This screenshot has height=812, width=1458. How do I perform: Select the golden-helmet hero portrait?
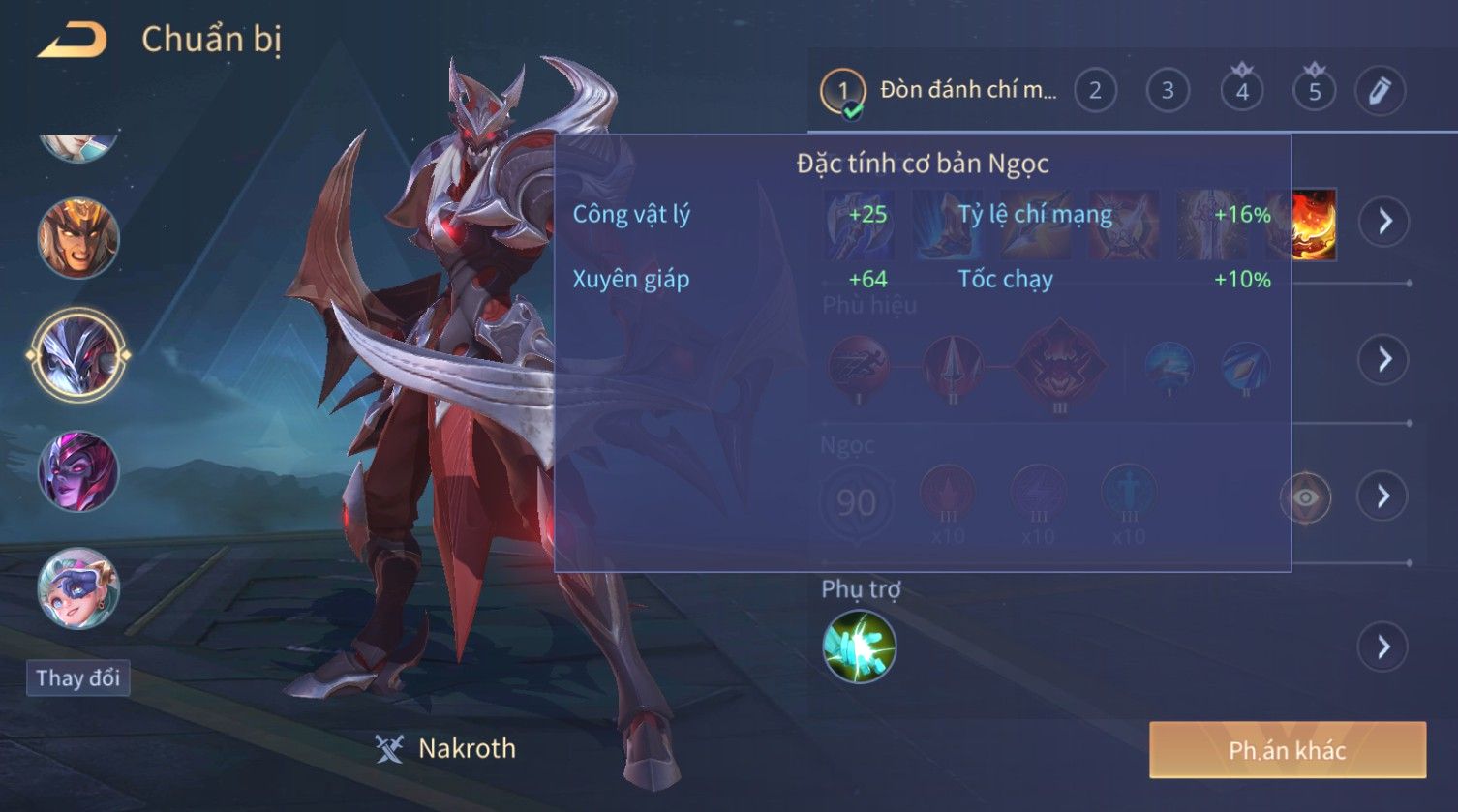[78, 238]
